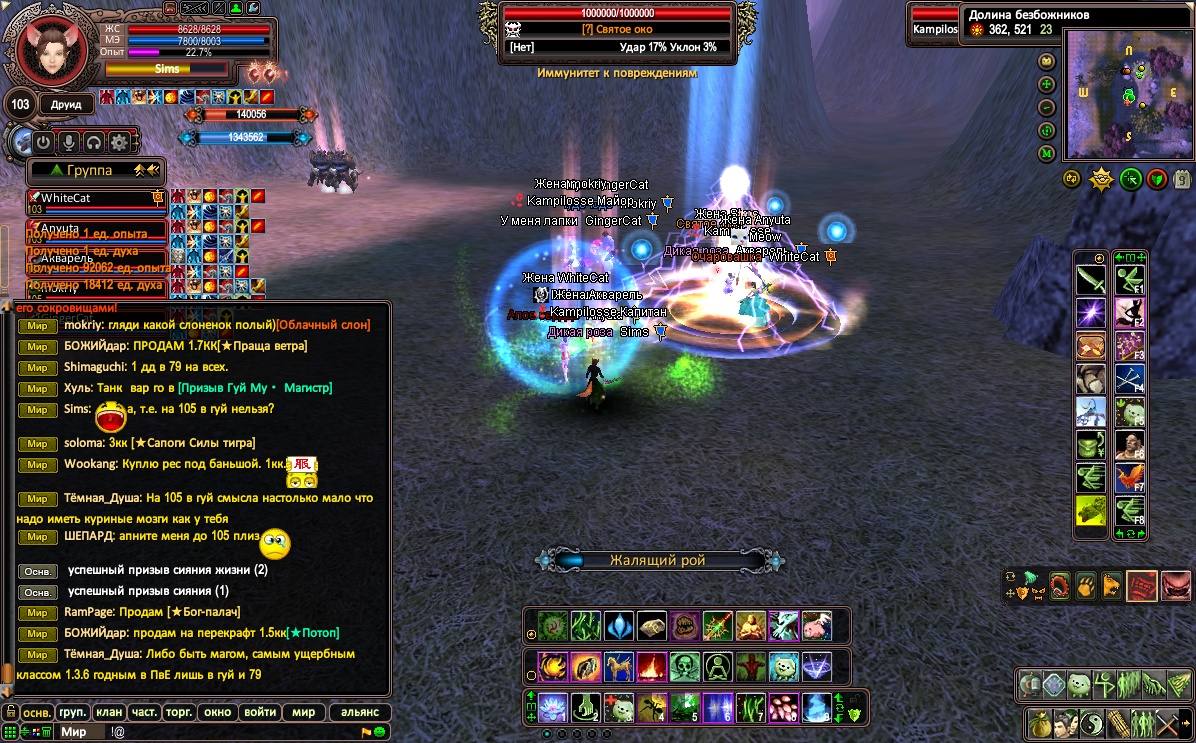
Task: Click the minus zoom-out button beside minimap
Action: 1047,107
